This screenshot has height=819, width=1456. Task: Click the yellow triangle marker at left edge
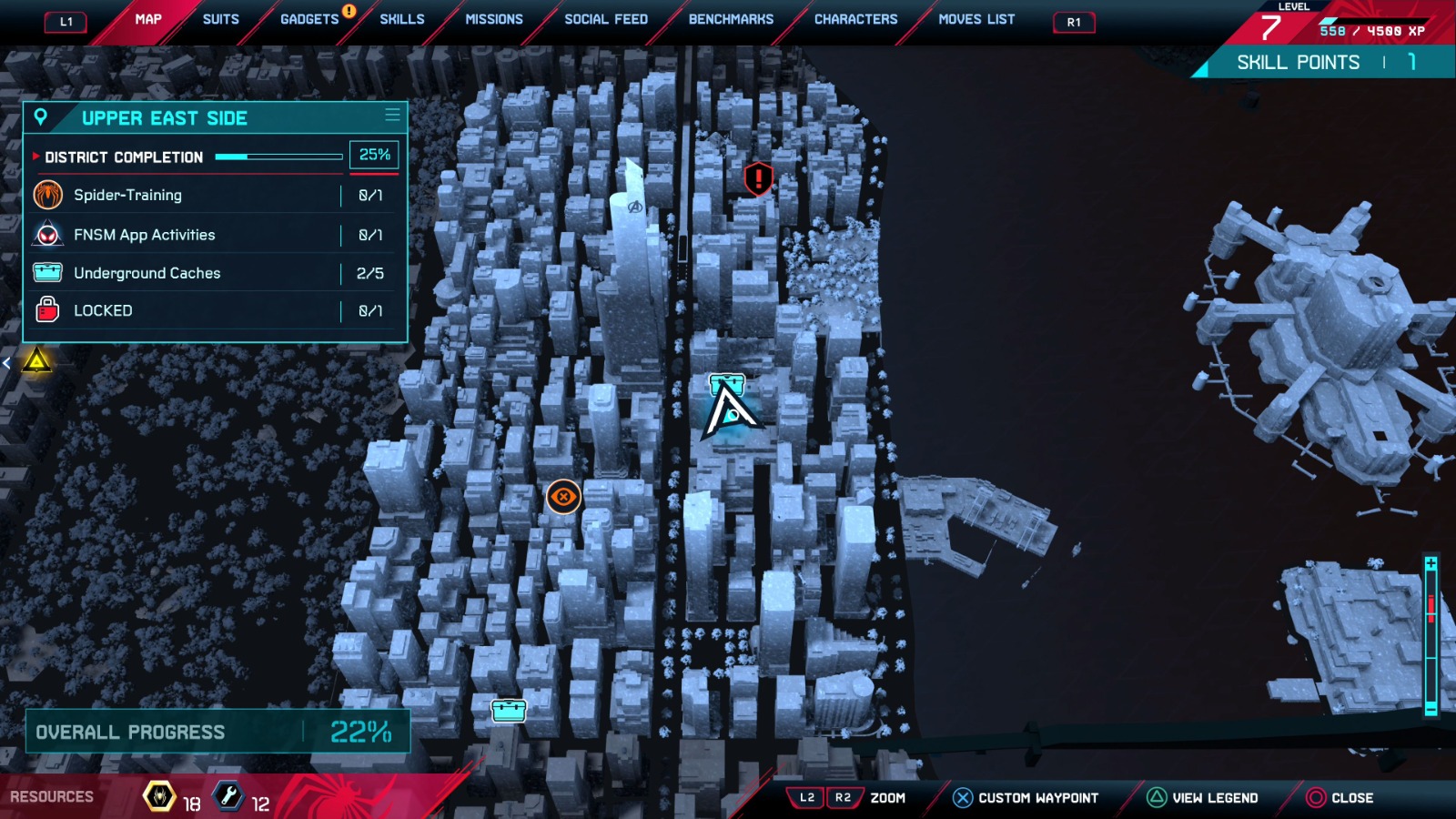[37, 361]
